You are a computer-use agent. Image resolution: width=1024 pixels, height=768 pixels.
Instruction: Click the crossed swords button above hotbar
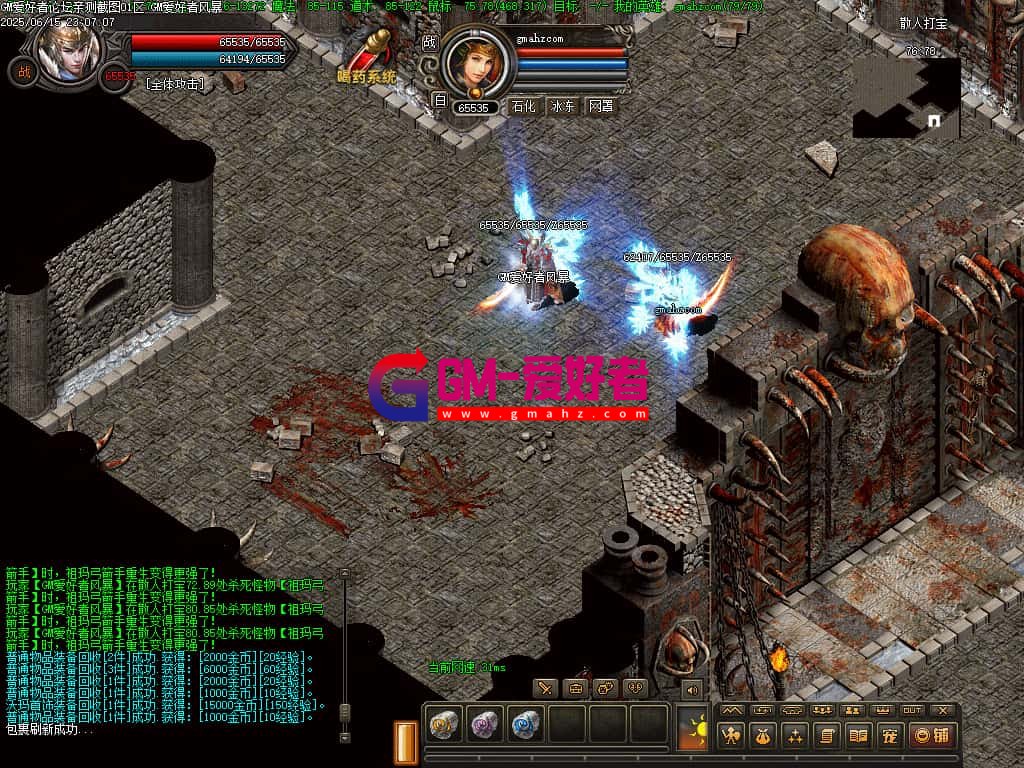(x=545, y=688)
